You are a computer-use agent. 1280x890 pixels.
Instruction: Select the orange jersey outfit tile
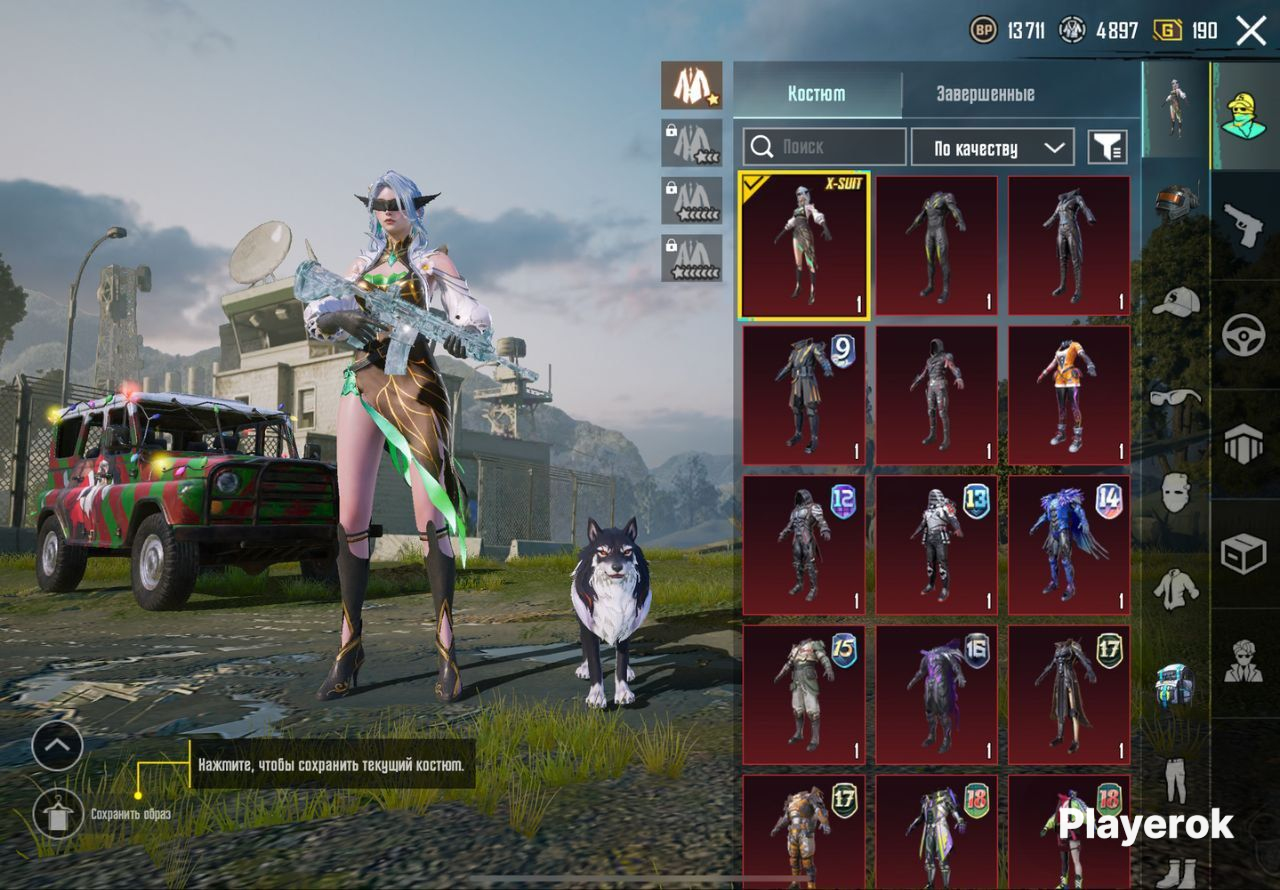[1069, 395]
